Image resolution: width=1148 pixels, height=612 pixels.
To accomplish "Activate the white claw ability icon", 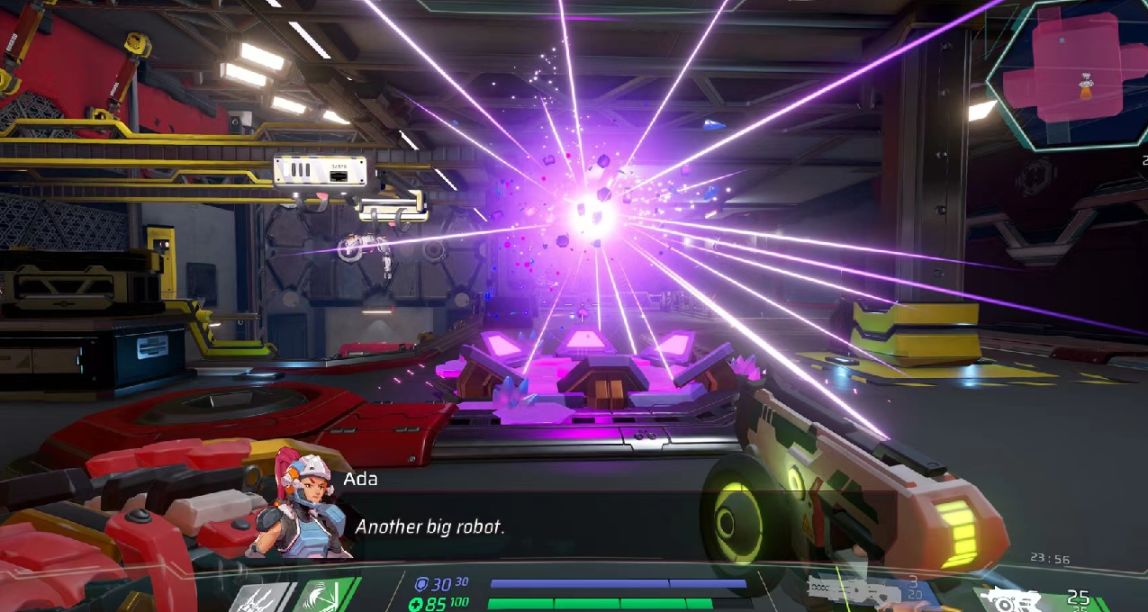I will (x=262, y=597).
